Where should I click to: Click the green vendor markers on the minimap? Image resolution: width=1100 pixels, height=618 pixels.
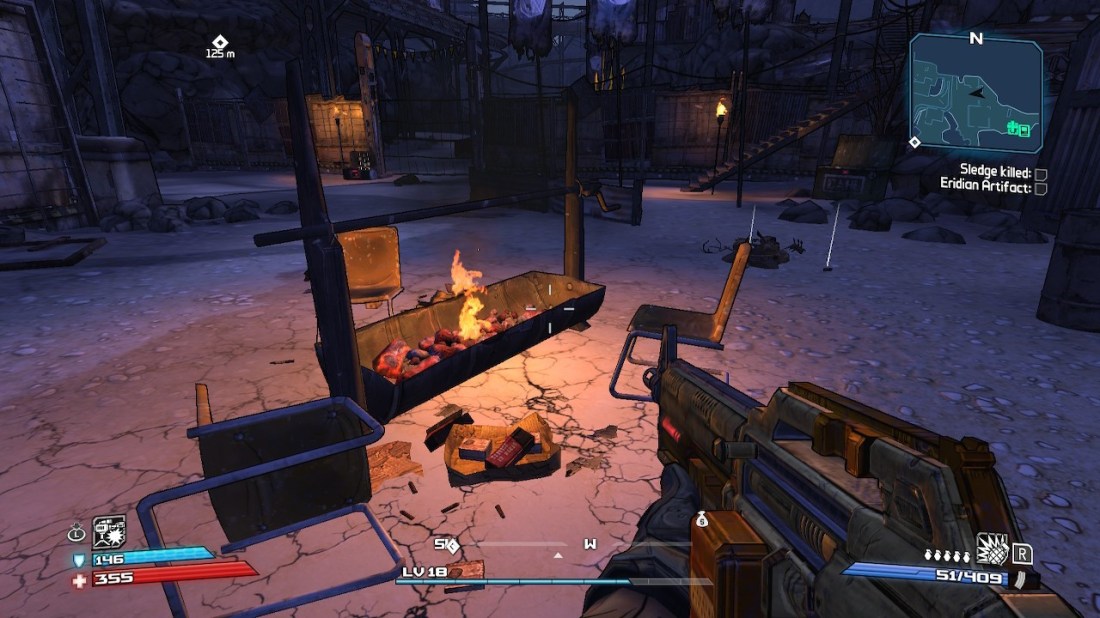1018,128
